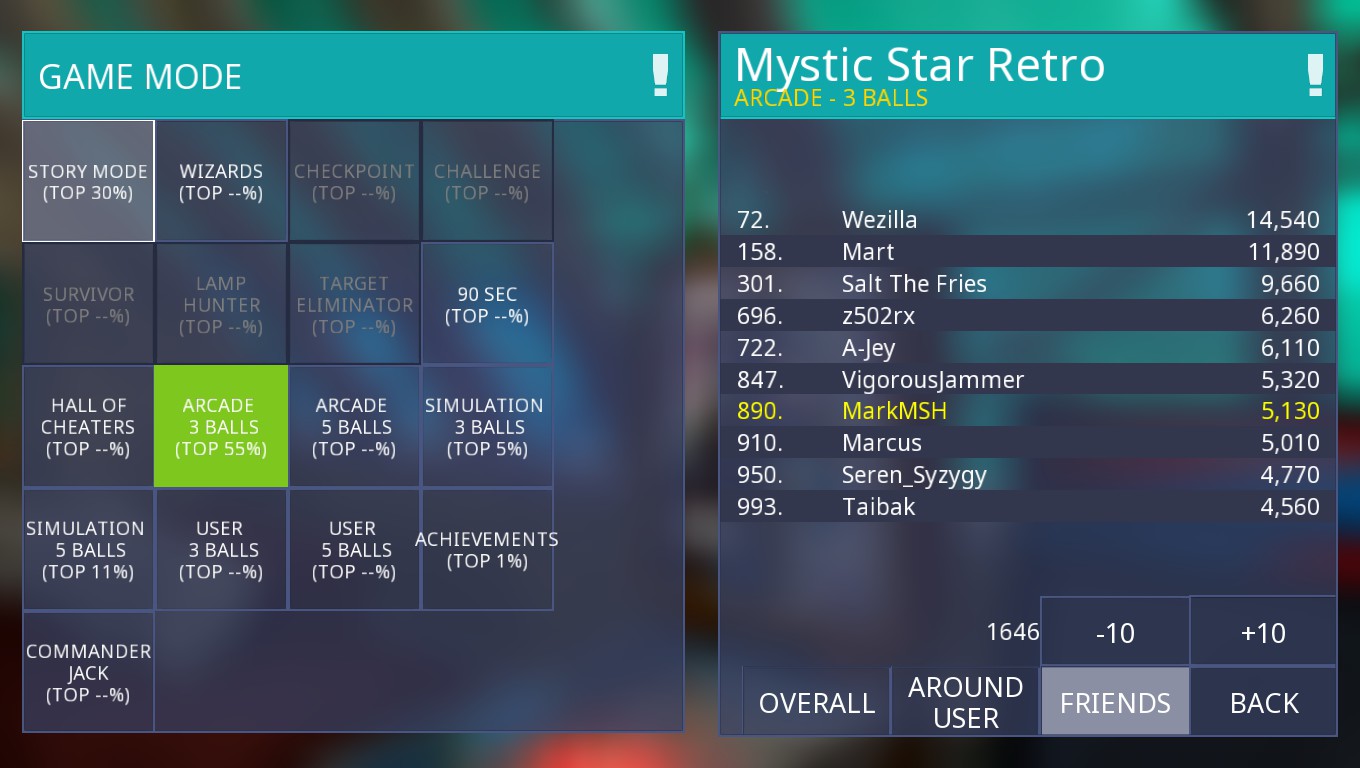Select Simulation 3 Balls mode
Viewport: 1360px width, 768px height.
point(487,427)
